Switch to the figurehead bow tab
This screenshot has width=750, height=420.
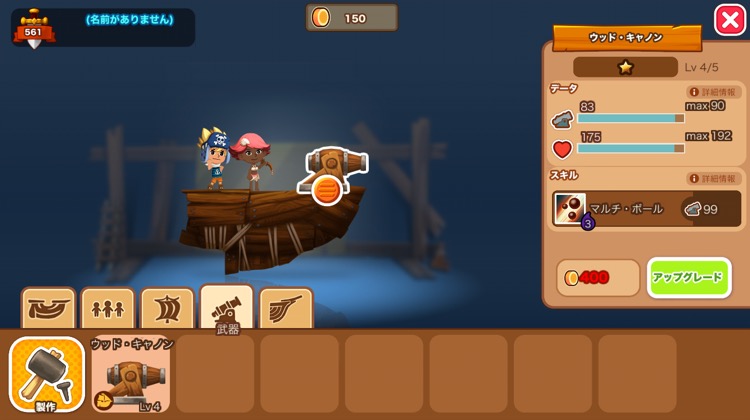286,309
